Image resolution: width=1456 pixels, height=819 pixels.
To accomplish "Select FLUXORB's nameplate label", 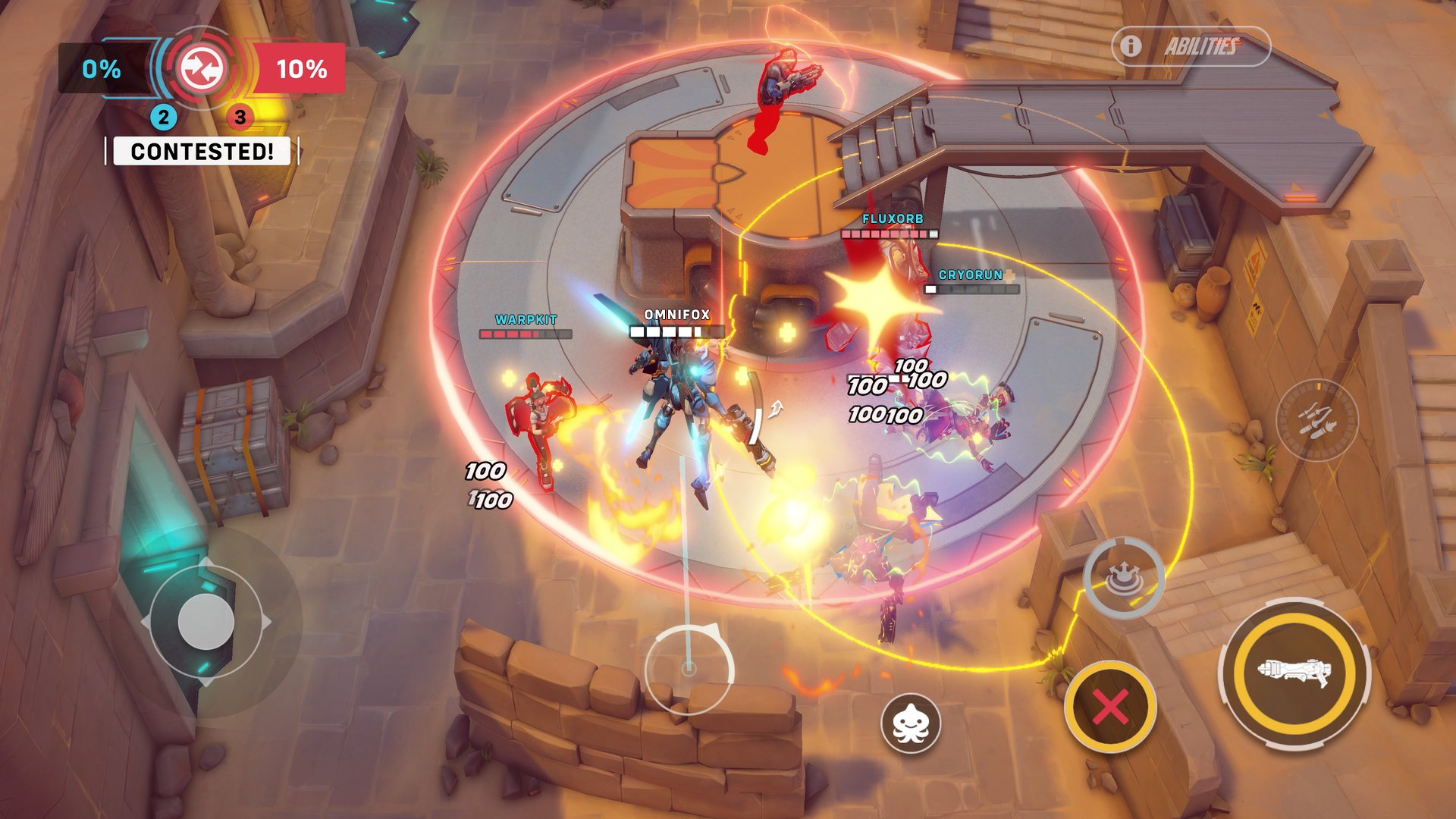I will tap(893, 218).
